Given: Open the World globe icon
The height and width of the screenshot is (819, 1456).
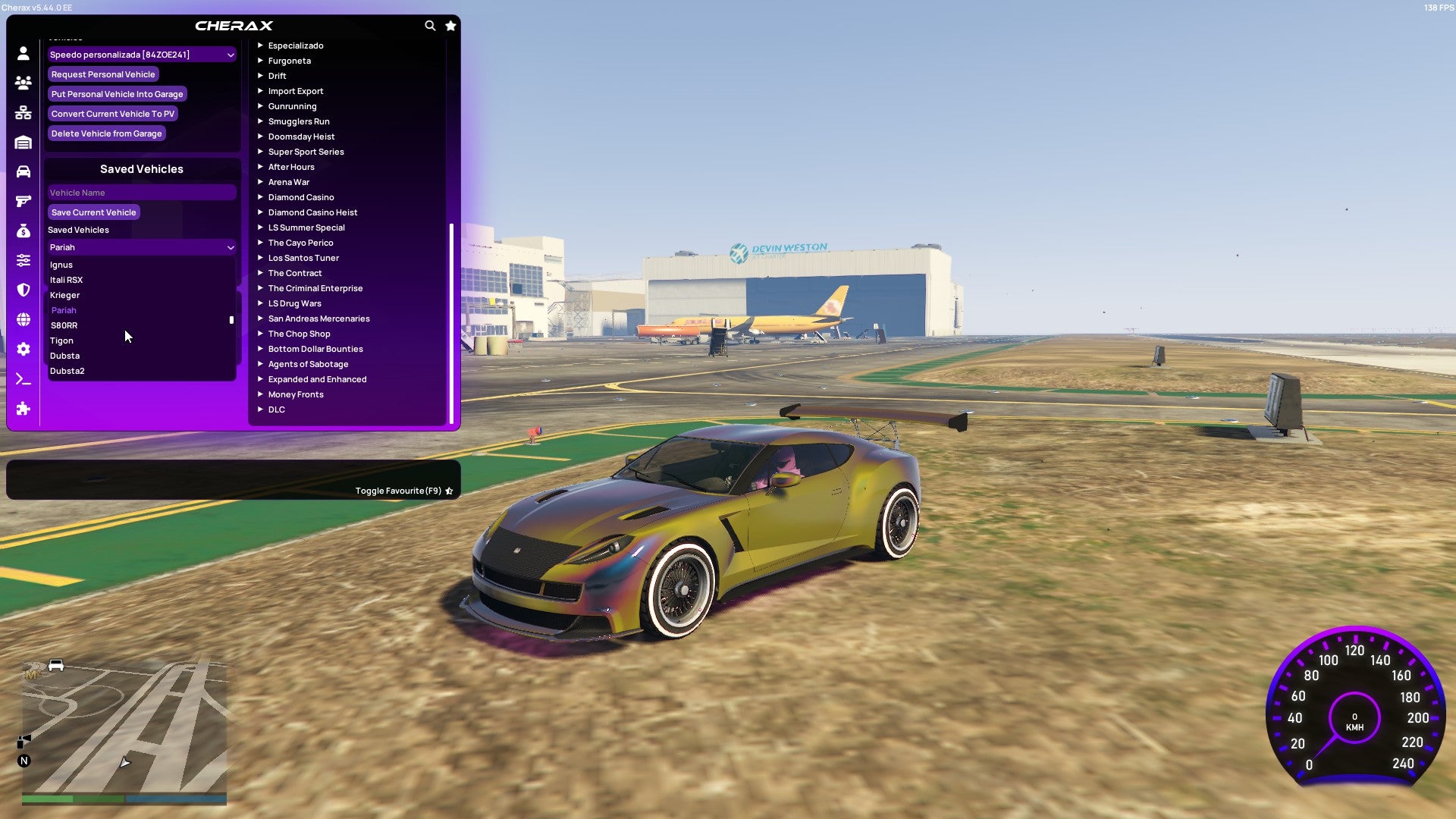Looking at the screenshot, I should click(x=23, y=319).
